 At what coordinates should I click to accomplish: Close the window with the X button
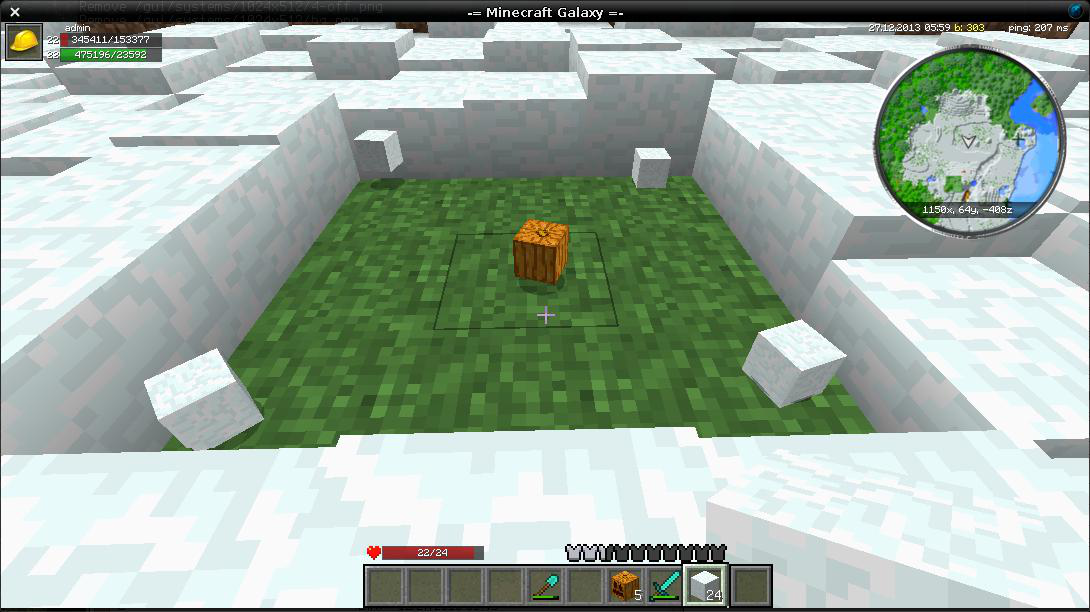[x=15, y=11]
